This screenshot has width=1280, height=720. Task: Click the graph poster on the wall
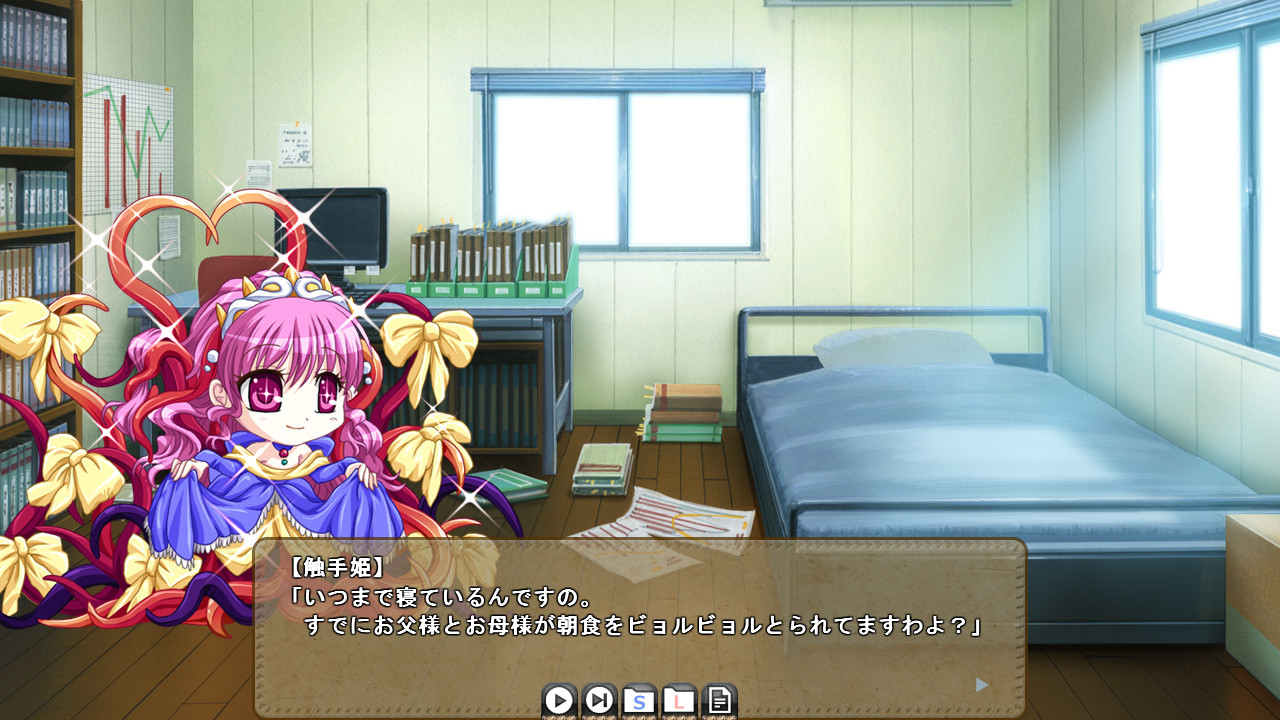click(130, 135)
